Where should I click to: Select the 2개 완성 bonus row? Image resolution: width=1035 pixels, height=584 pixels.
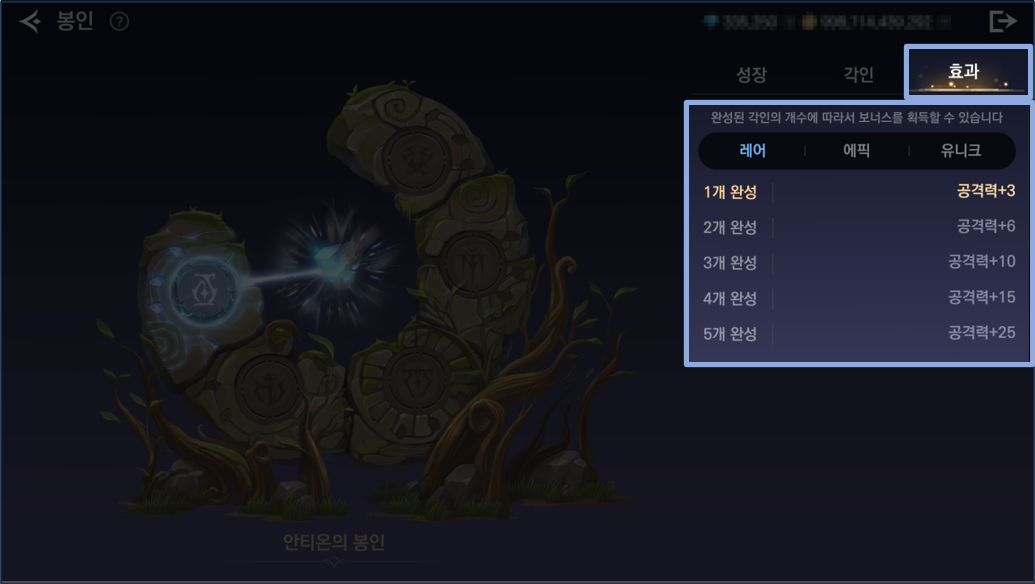pyautogui.click(x=858, y=227)
